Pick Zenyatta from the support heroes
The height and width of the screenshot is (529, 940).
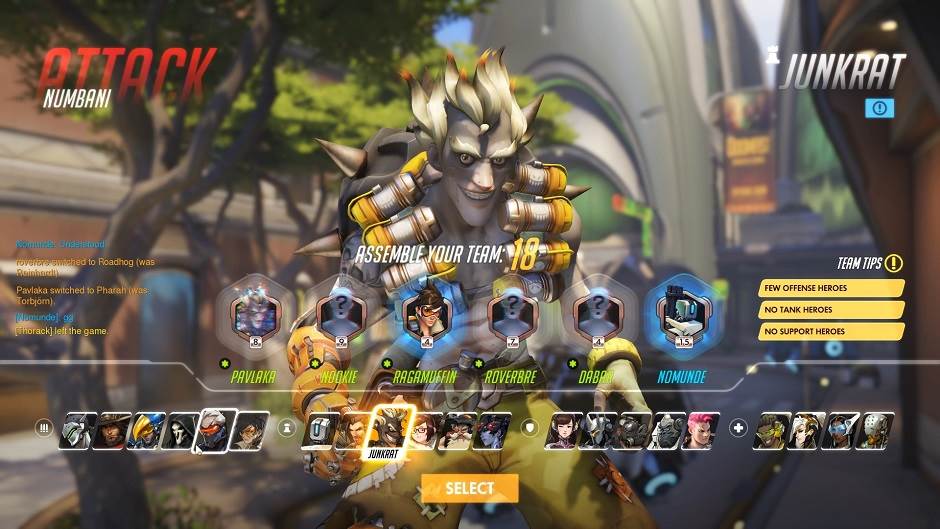(x=876, y=430)
